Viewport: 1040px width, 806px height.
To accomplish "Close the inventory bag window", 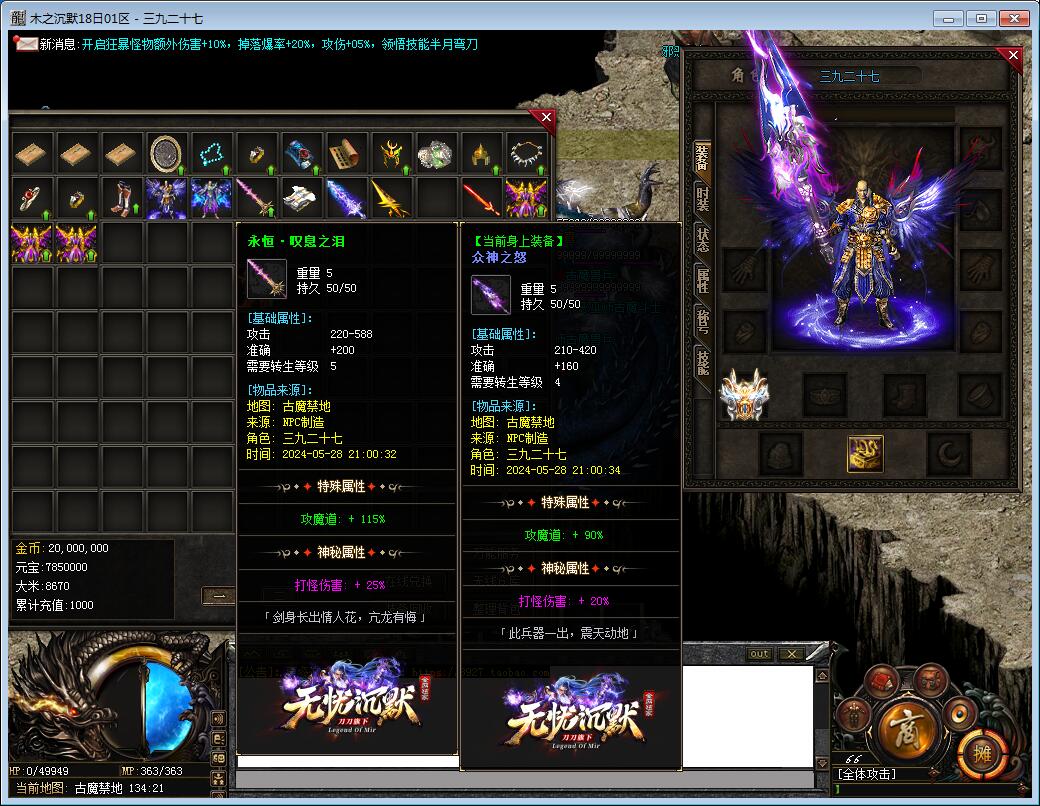I will coord(546,117).
